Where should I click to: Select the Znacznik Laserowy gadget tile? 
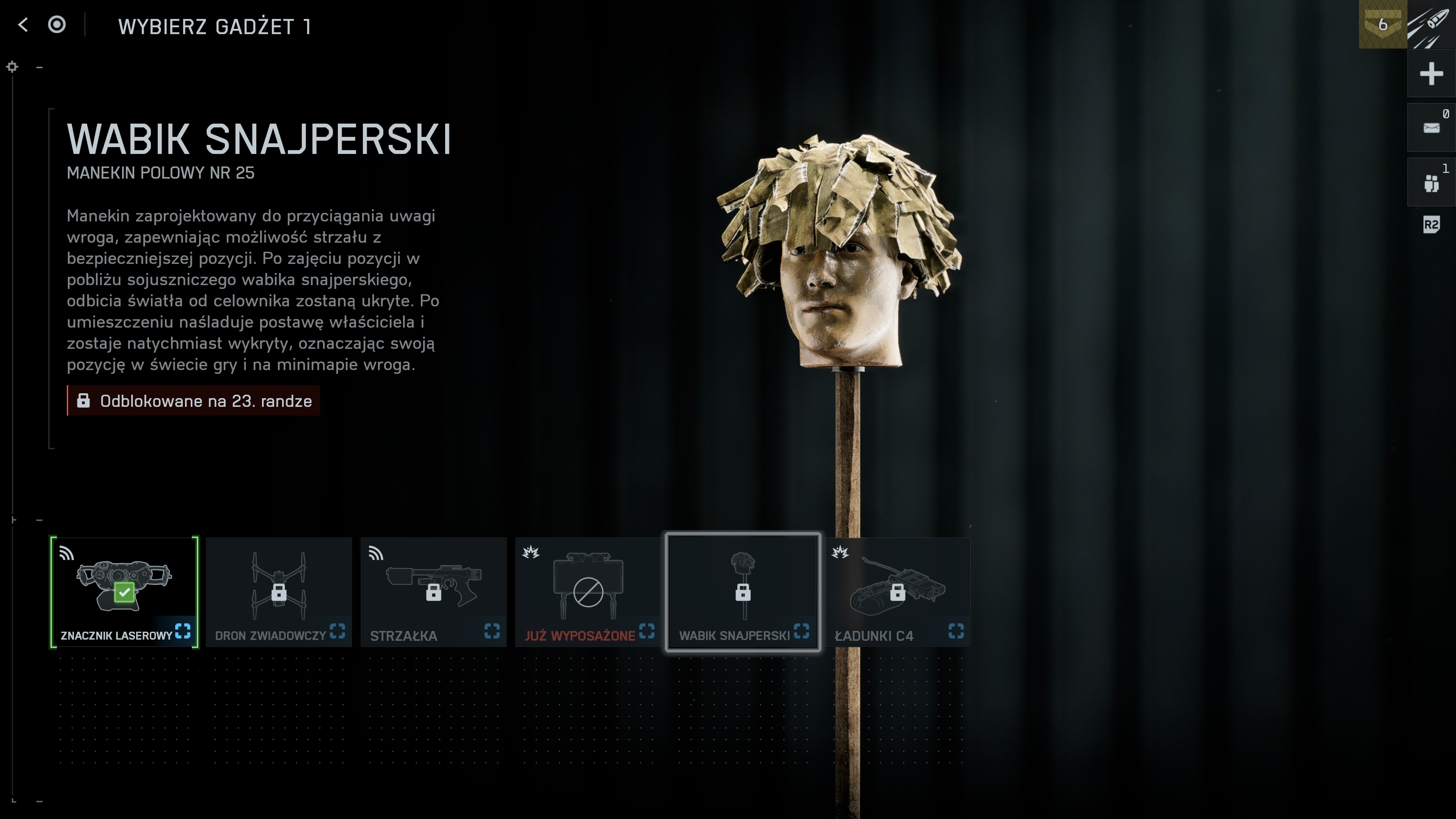click(x=124, y=592)
